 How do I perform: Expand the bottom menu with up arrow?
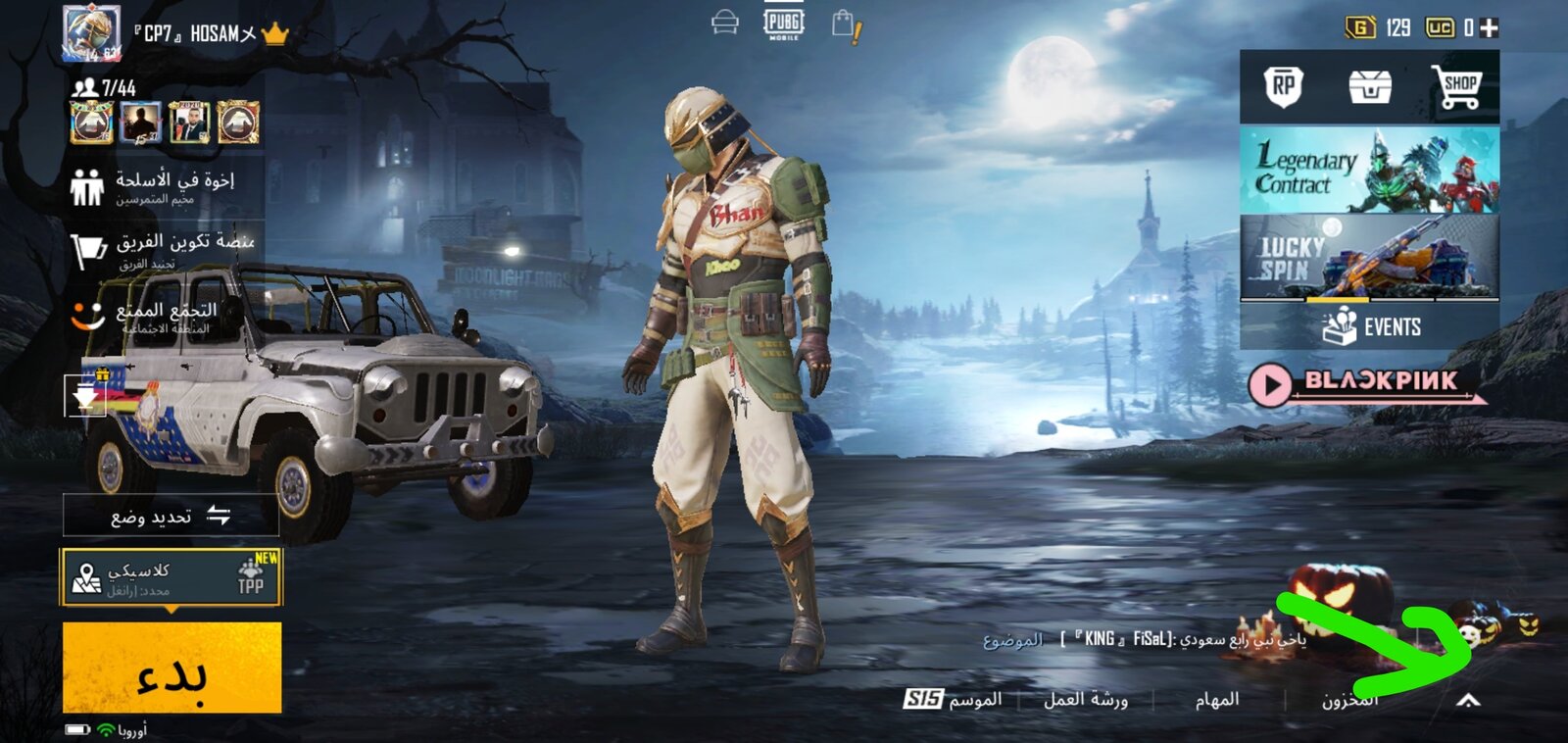[1467, 700]
